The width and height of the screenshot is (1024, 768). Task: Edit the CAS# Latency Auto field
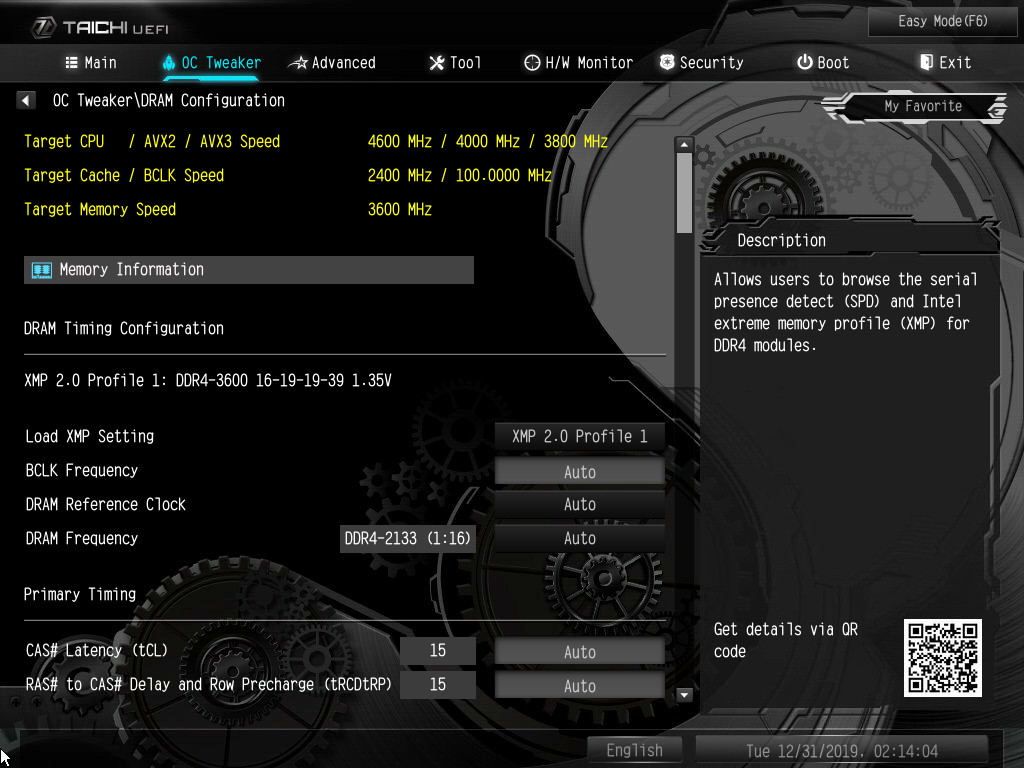click(580, 652)
